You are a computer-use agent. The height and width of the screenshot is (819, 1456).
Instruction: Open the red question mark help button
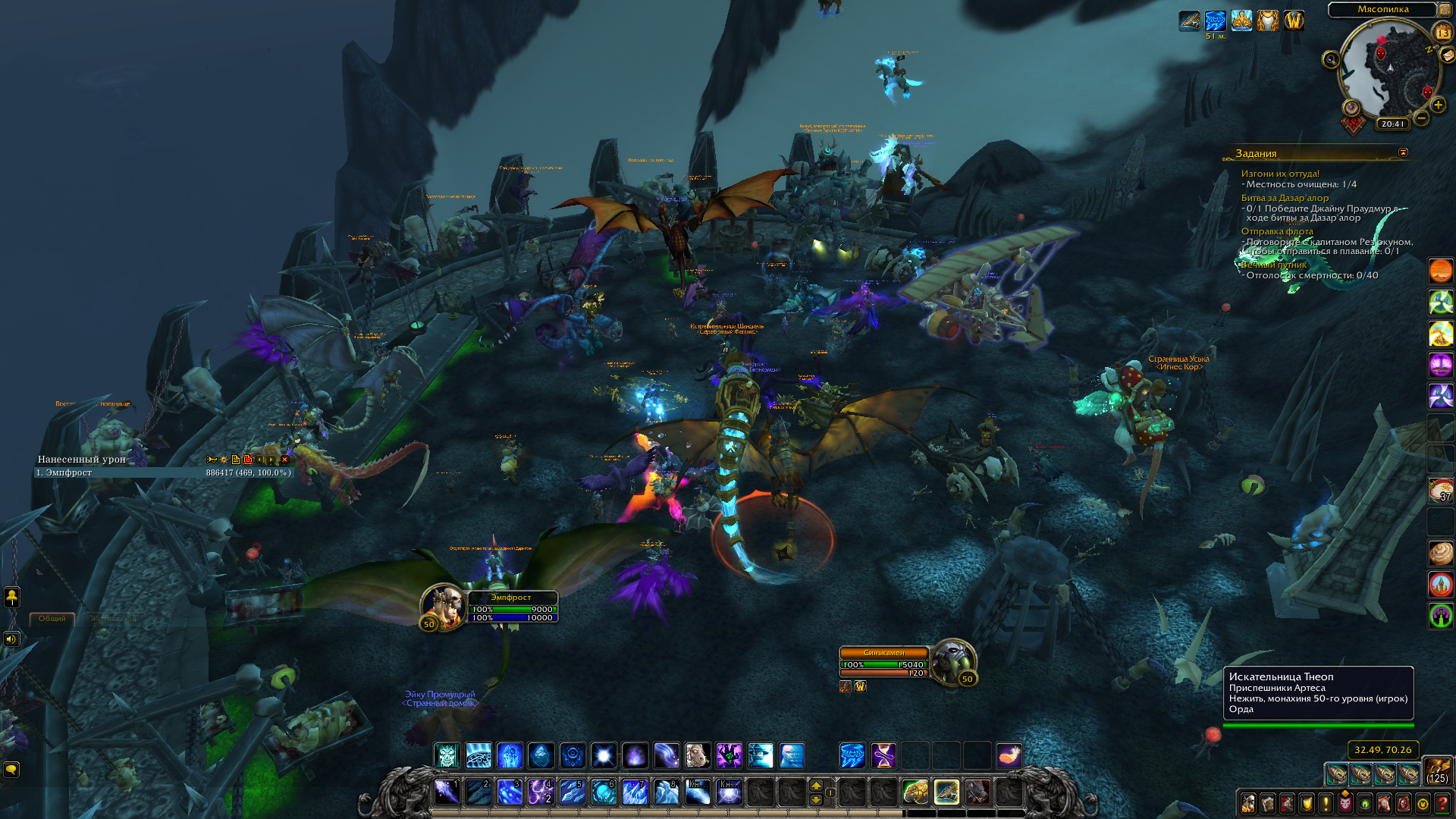click(x=1442, y=803)
